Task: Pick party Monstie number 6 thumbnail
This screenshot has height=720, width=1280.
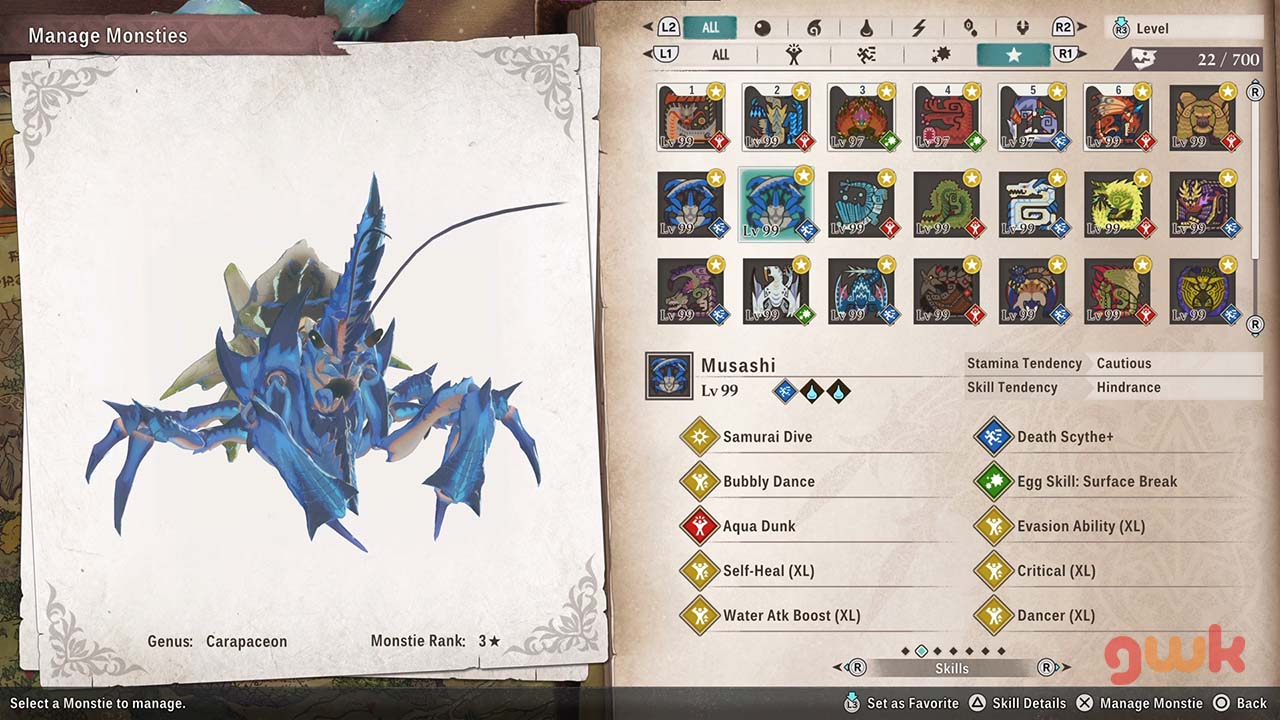Action: tap(1117, 117)
